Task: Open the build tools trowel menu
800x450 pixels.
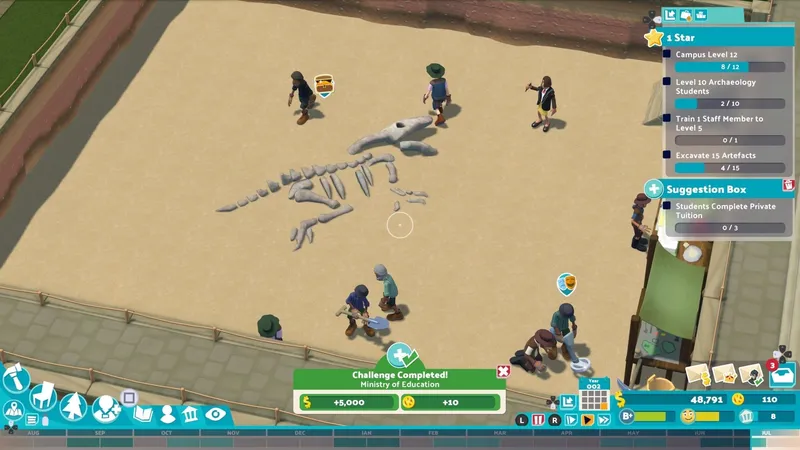Action: pyautogui.click(x=14, y=378)
